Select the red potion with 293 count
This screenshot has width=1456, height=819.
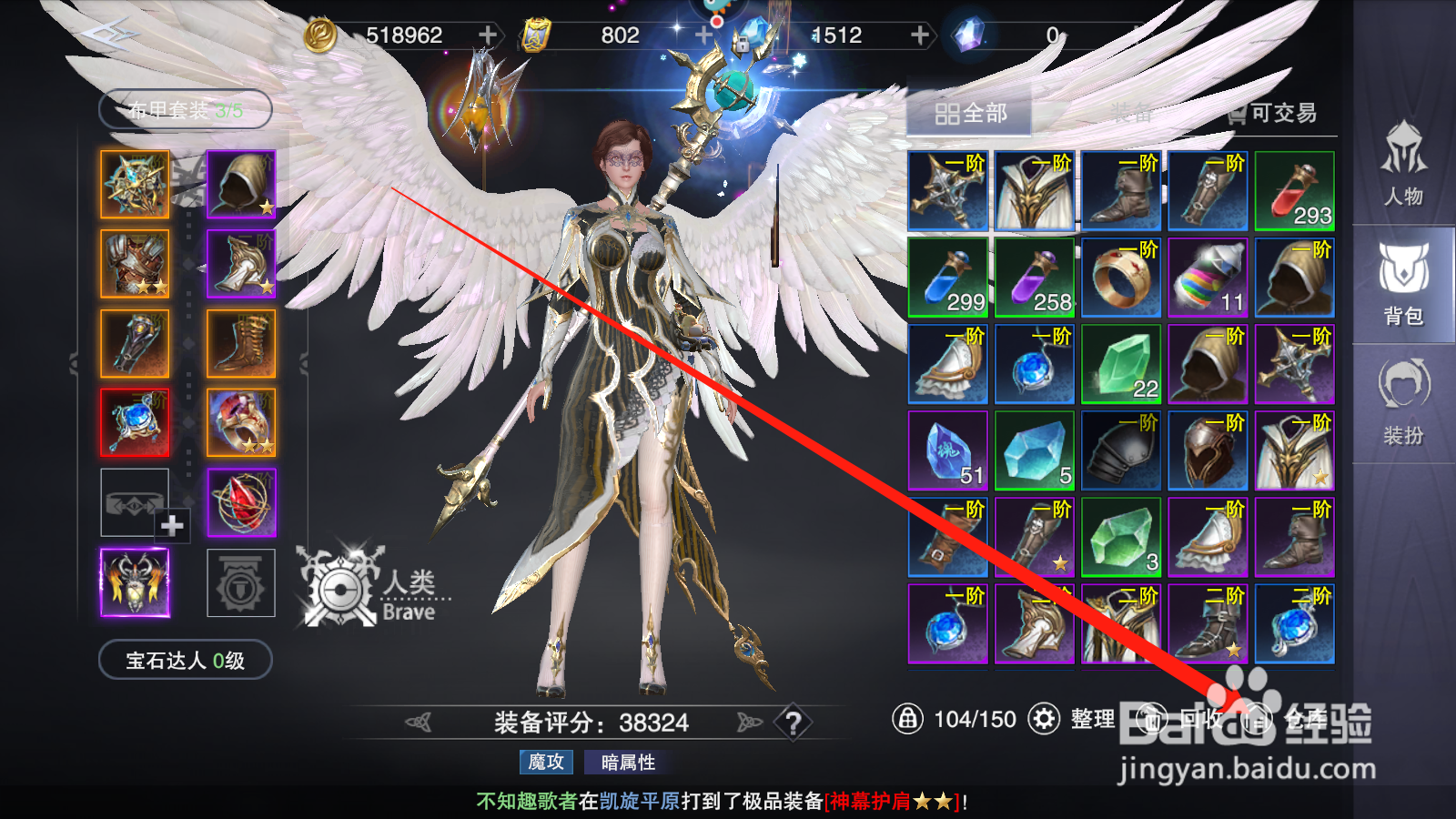click(1294, 190)
